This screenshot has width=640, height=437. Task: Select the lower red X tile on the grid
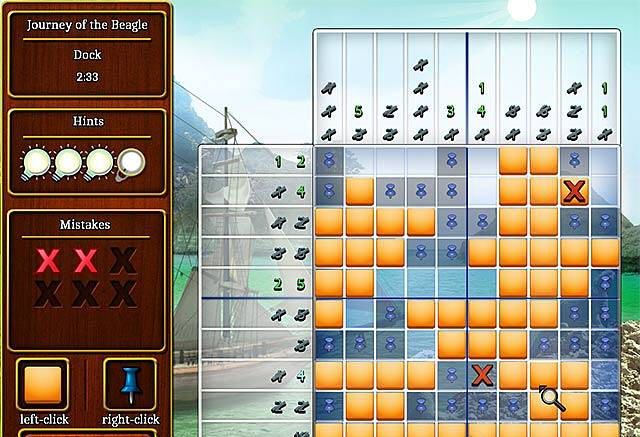(x=483, y=376)
